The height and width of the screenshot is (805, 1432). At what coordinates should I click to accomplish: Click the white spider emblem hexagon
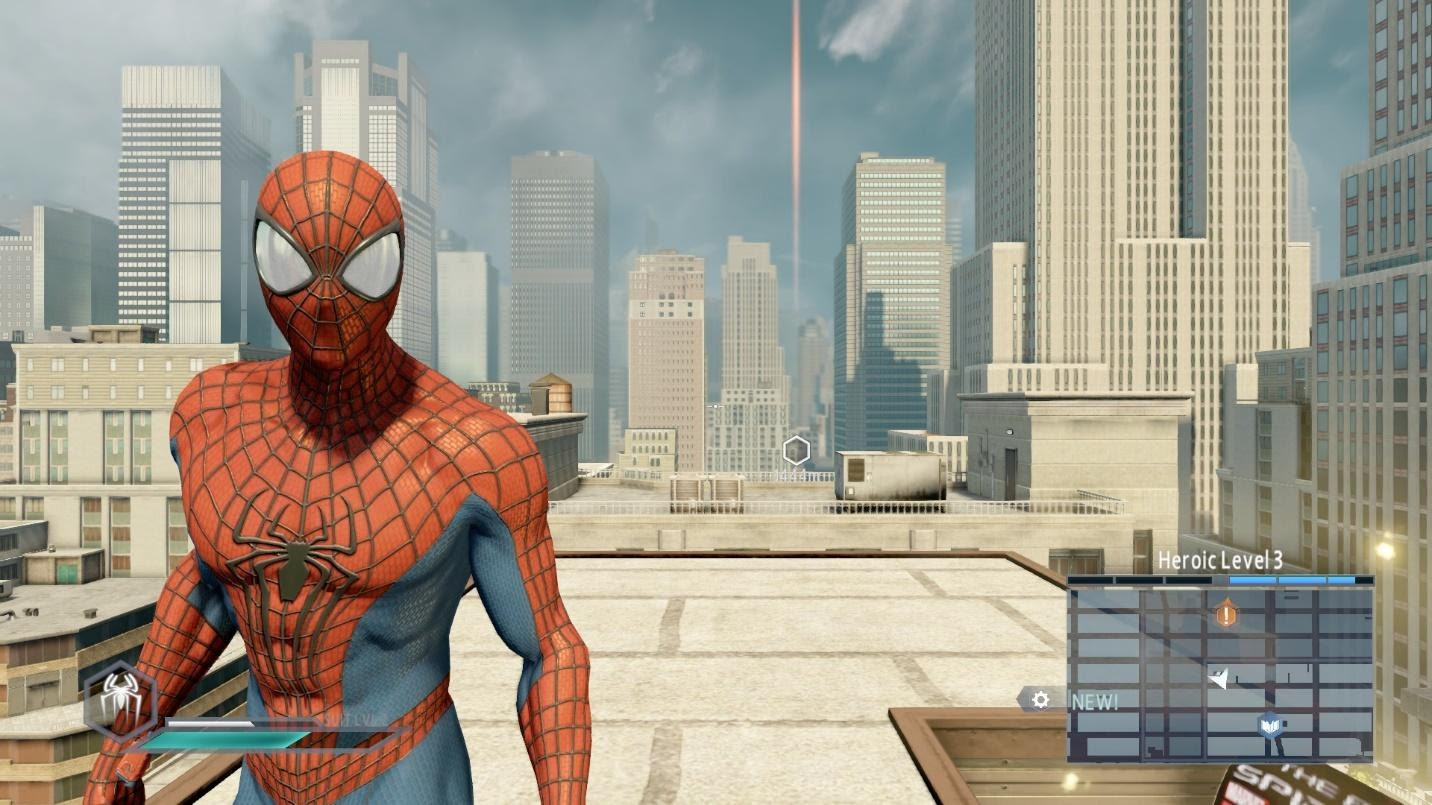(120, 697)
